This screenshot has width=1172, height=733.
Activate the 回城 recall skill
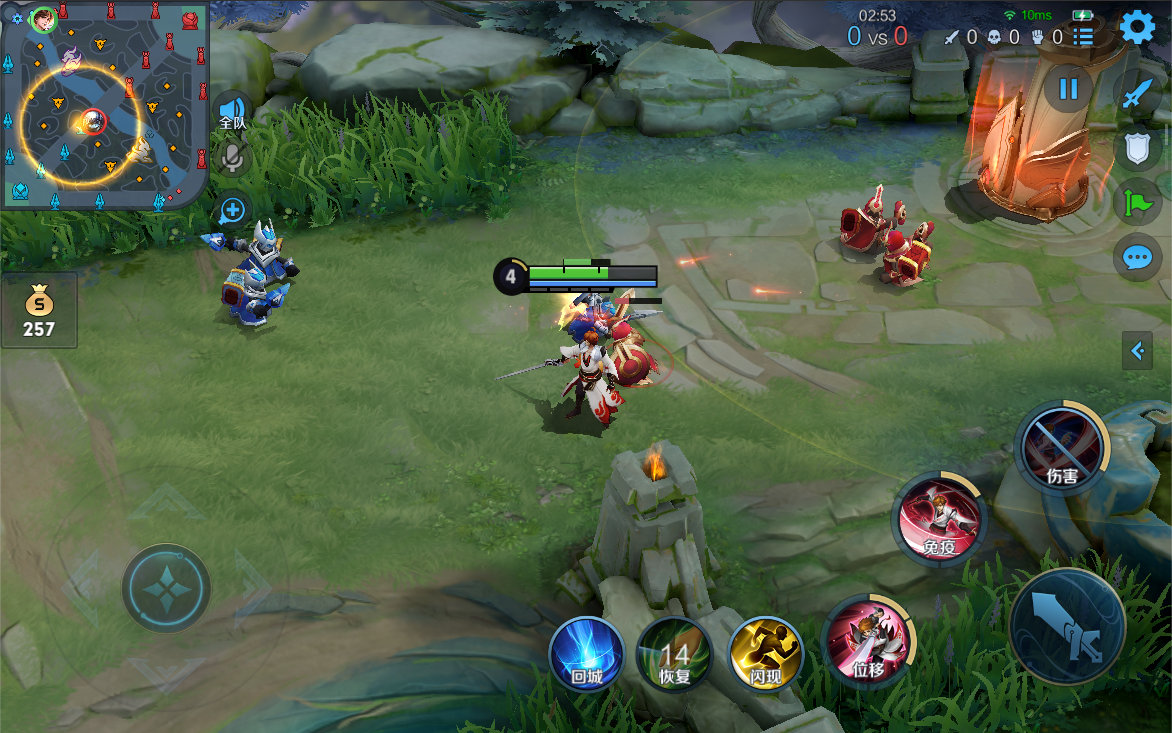[x=587, y=654]
